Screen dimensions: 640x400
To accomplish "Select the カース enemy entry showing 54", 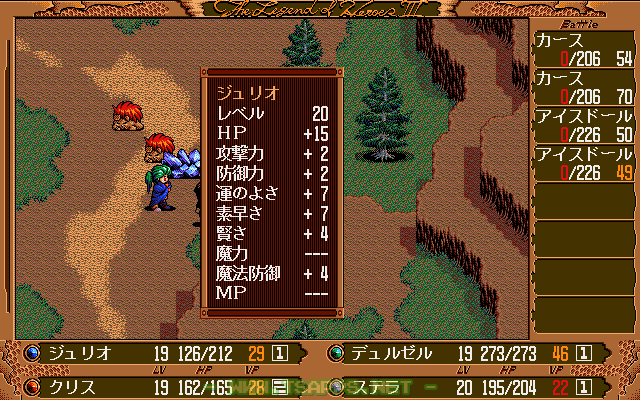I will point(584,47).
